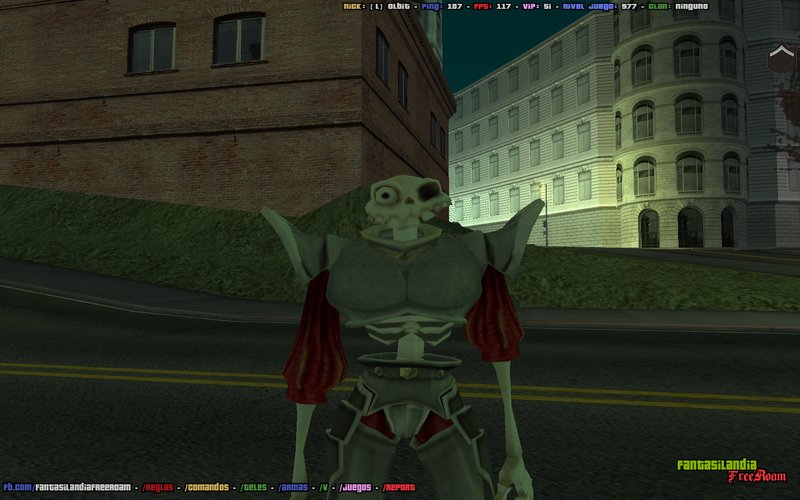
Task: Select the /comandos label in the bottom bar
Action: coord(207,488)
